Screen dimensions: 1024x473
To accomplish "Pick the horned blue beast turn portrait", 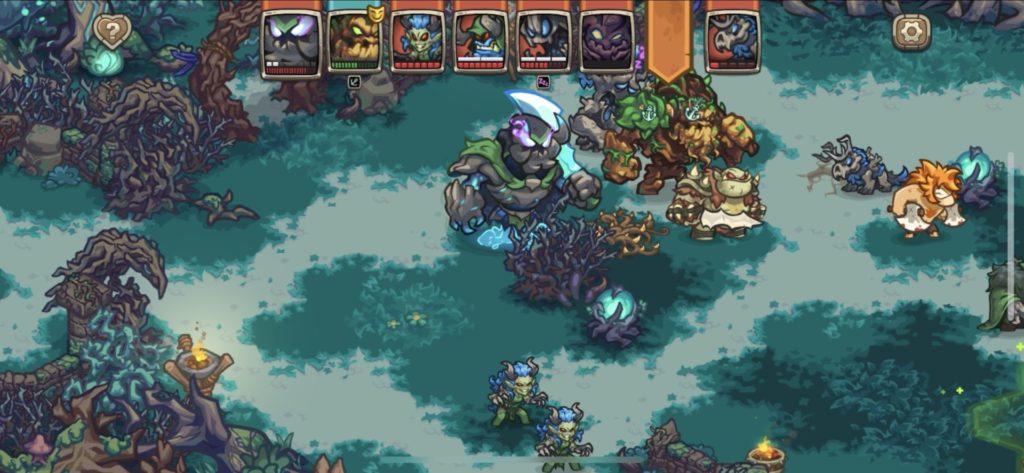I will (x=543, y=42).
